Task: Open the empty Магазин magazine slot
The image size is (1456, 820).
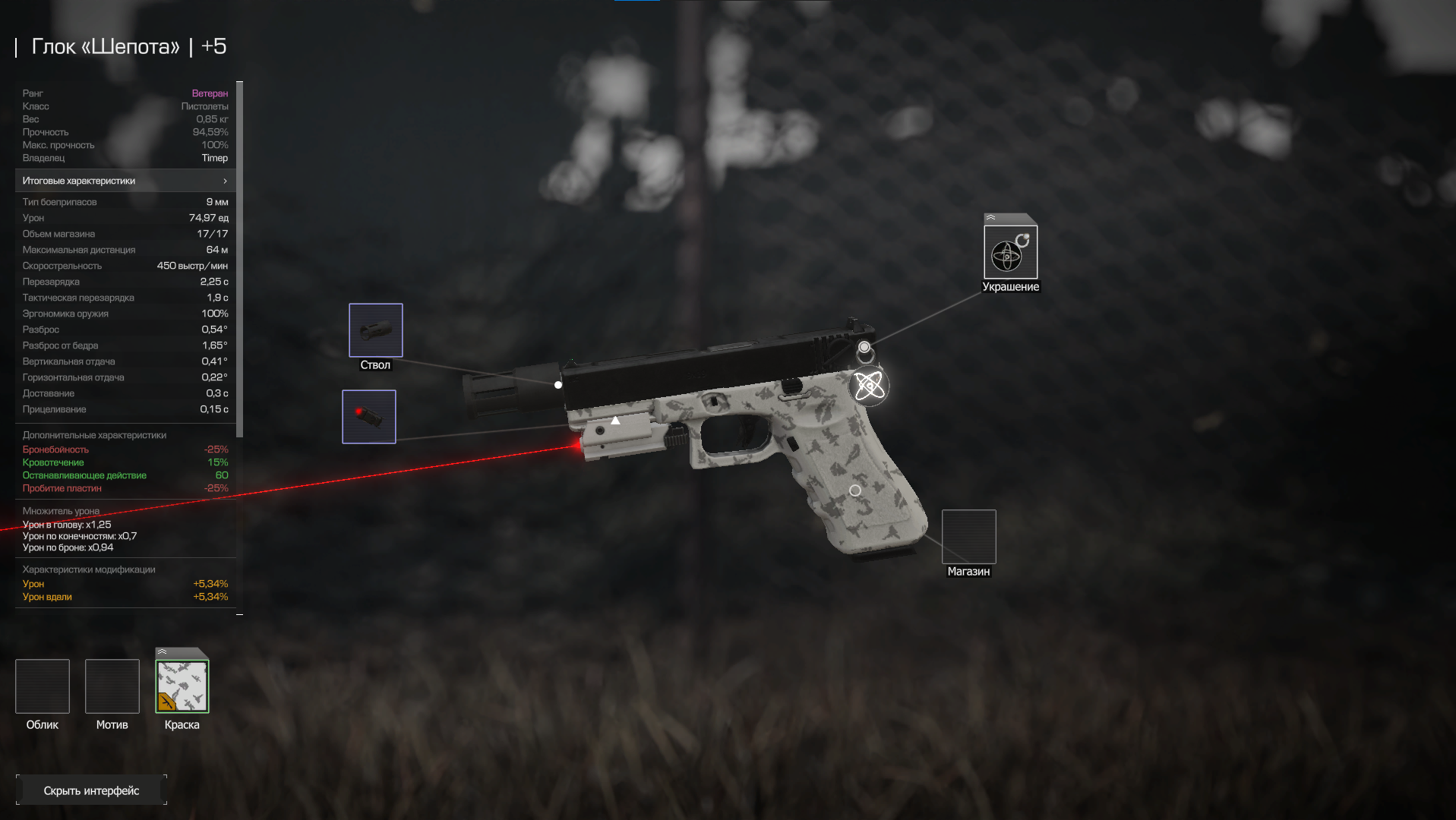Action: (968, 537)
